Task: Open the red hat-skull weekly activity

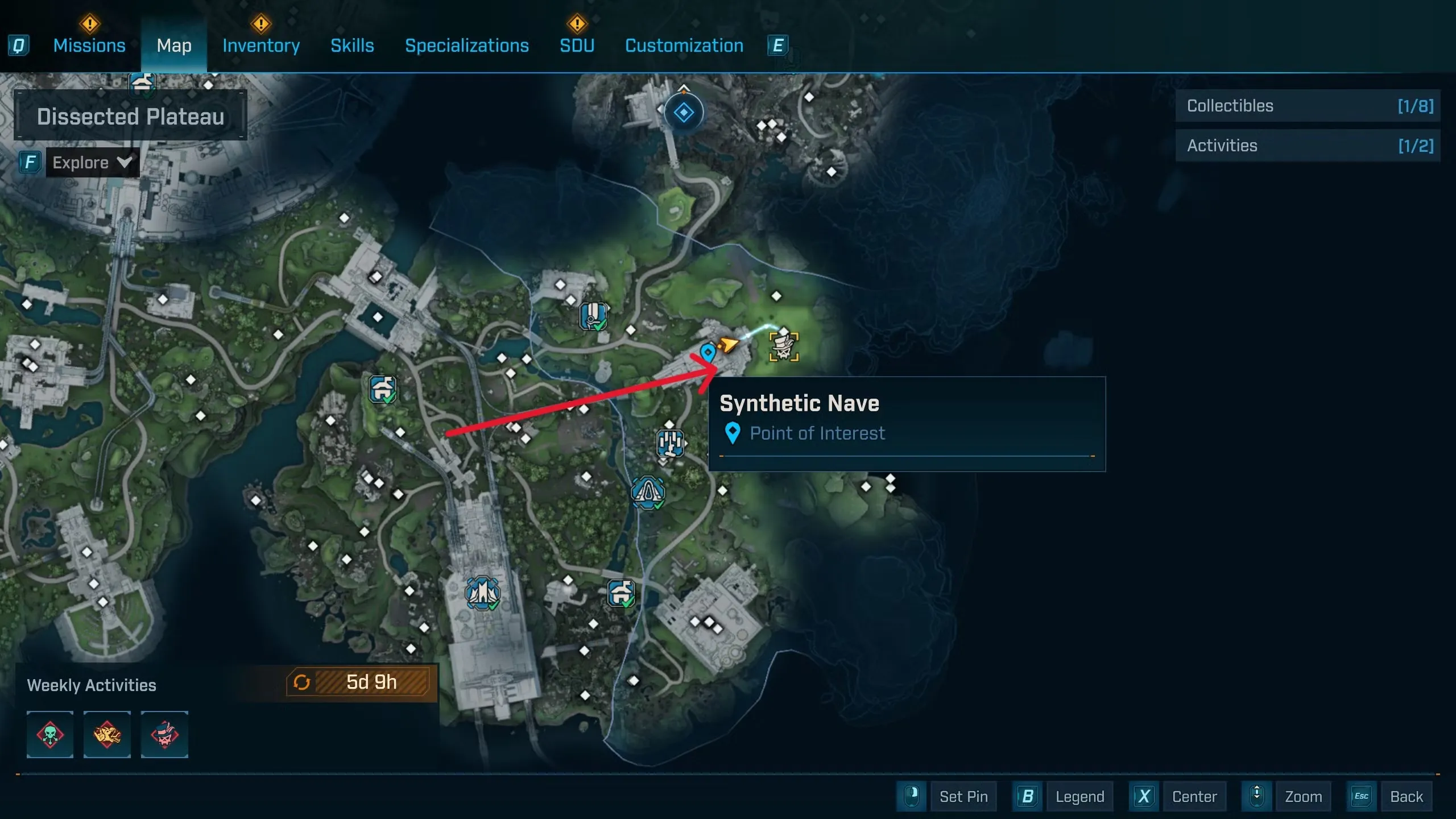Action: 164,734
